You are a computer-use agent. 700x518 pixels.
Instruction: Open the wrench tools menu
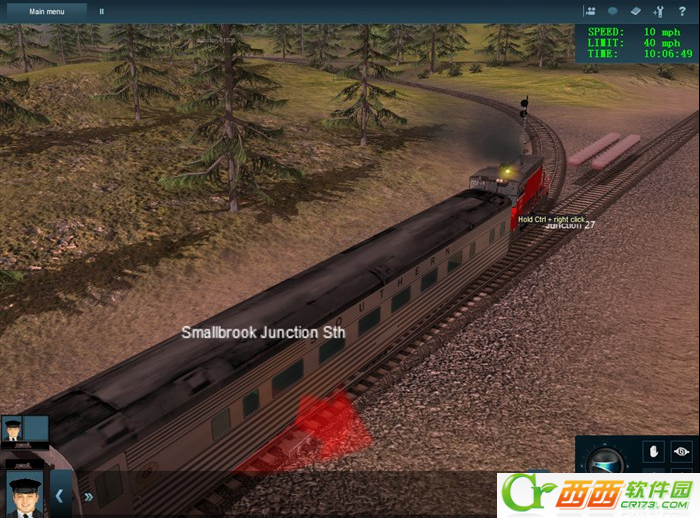659,11
